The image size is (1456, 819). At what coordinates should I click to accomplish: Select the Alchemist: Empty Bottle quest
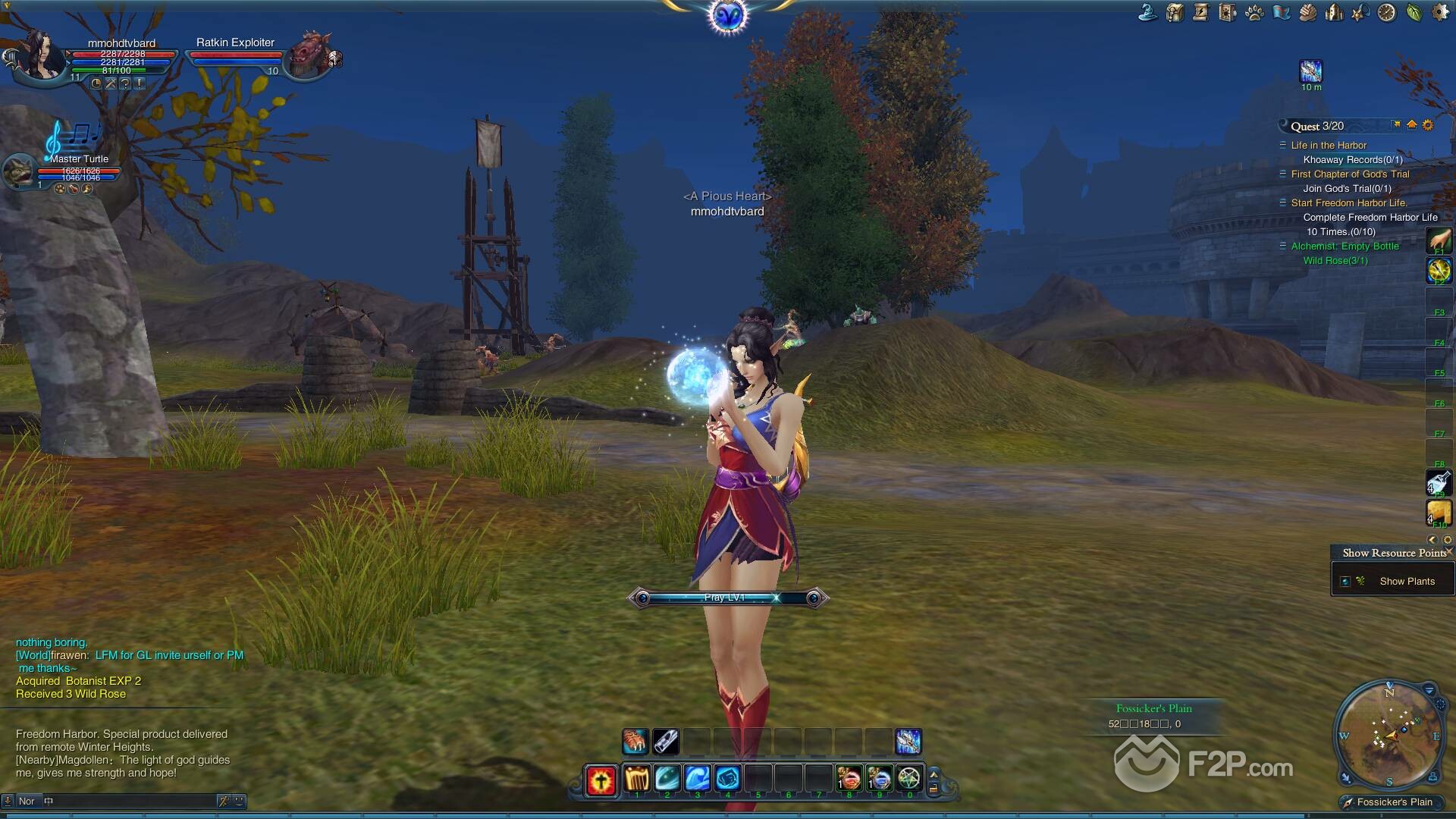[x=1345, y=246]
